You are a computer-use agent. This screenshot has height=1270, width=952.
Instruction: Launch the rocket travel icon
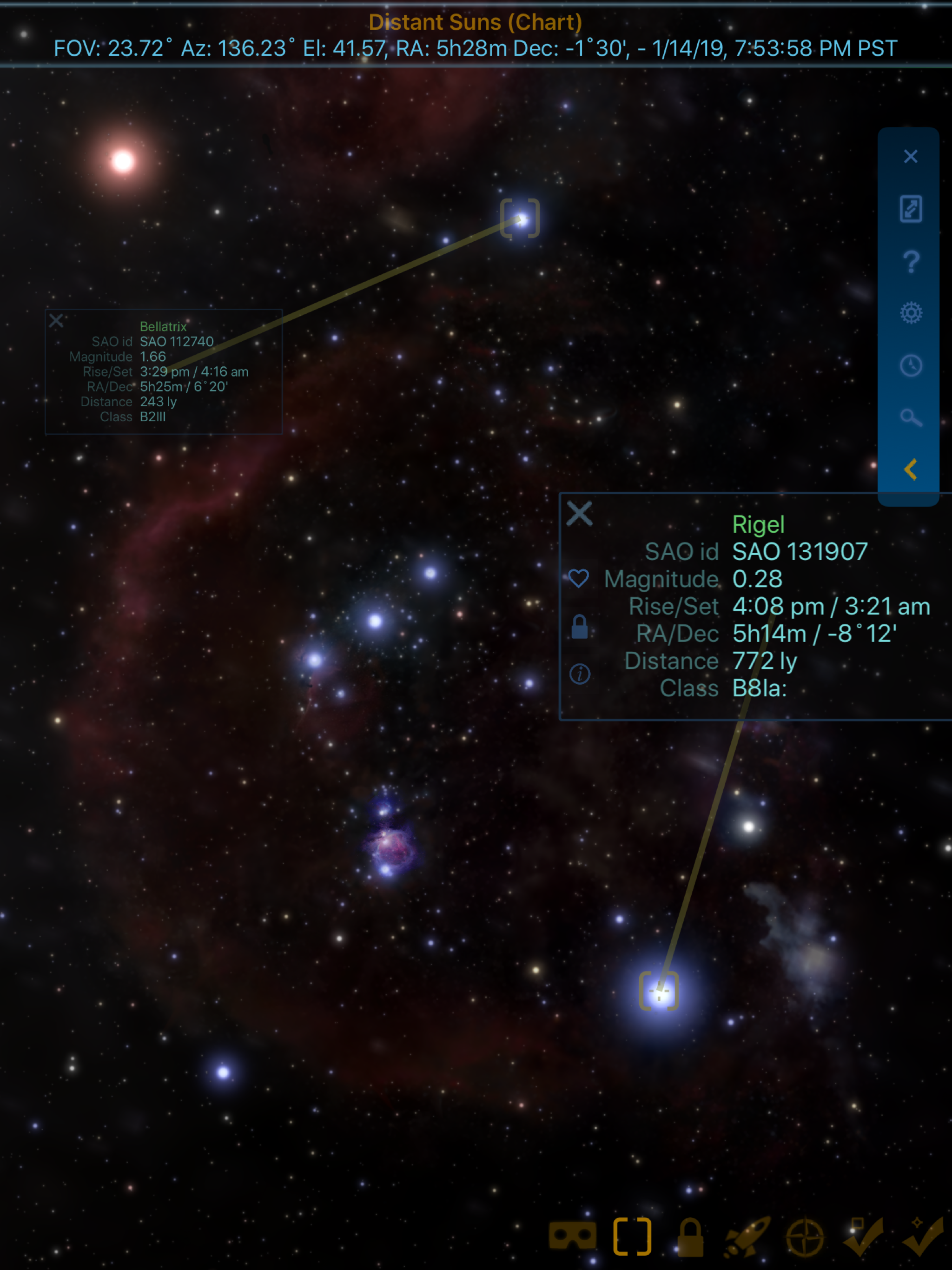click(x=747, y=1236)
